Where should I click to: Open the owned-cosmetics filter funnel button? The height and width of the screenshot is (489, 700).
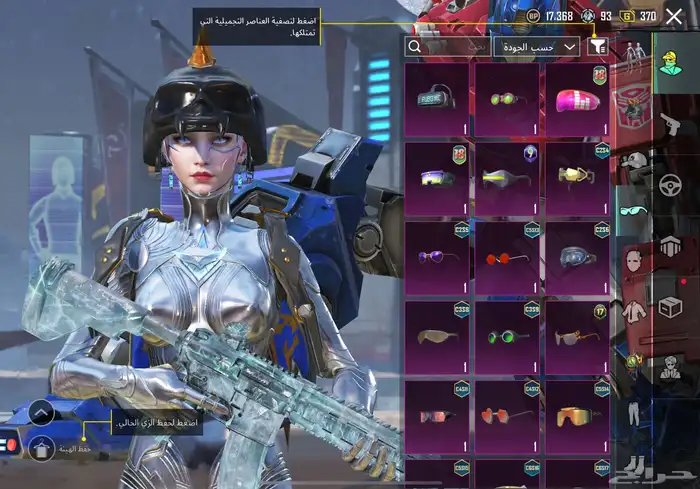coord(599,46)
